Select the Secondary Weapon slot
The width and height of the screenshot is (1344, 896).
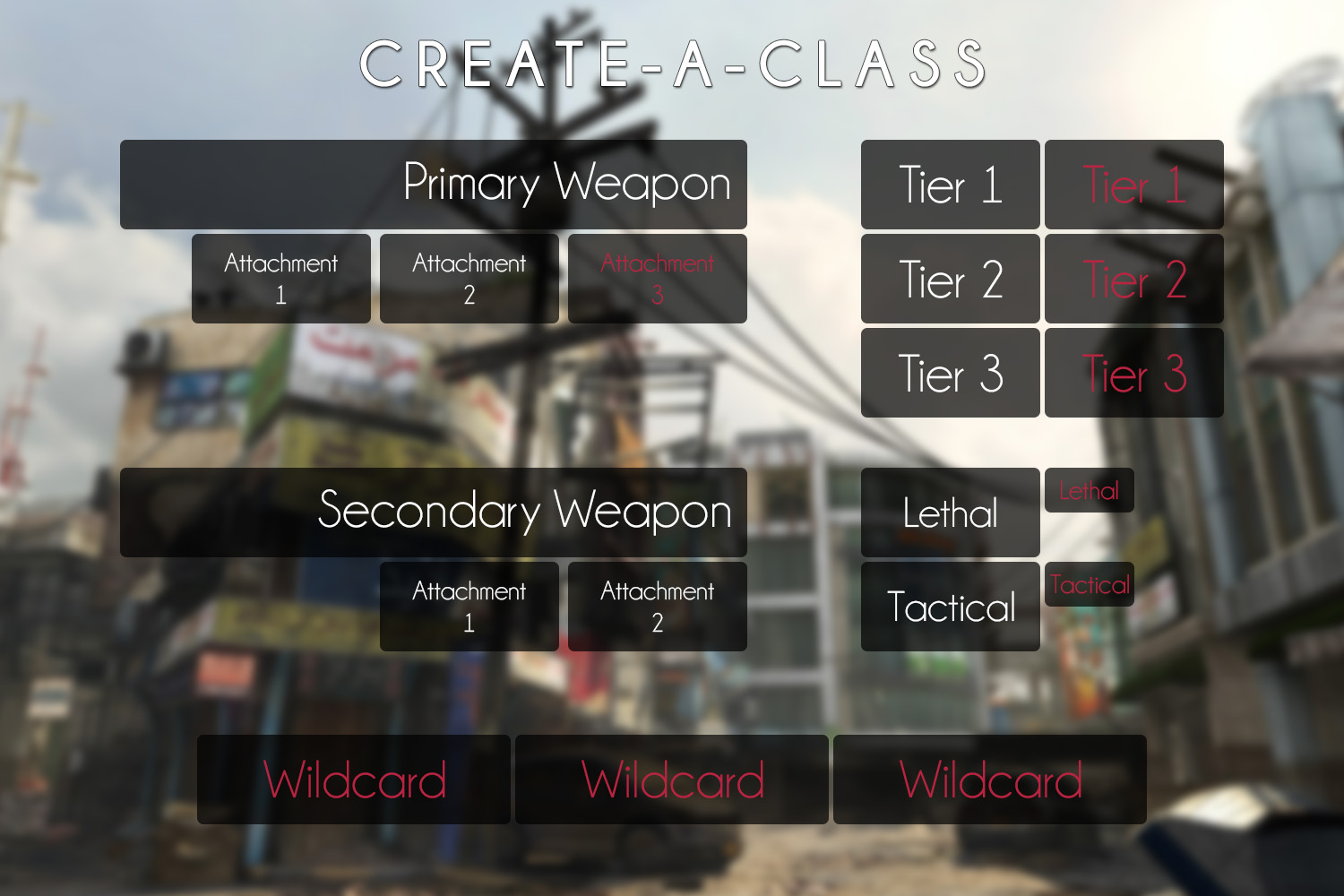(434, 513)
